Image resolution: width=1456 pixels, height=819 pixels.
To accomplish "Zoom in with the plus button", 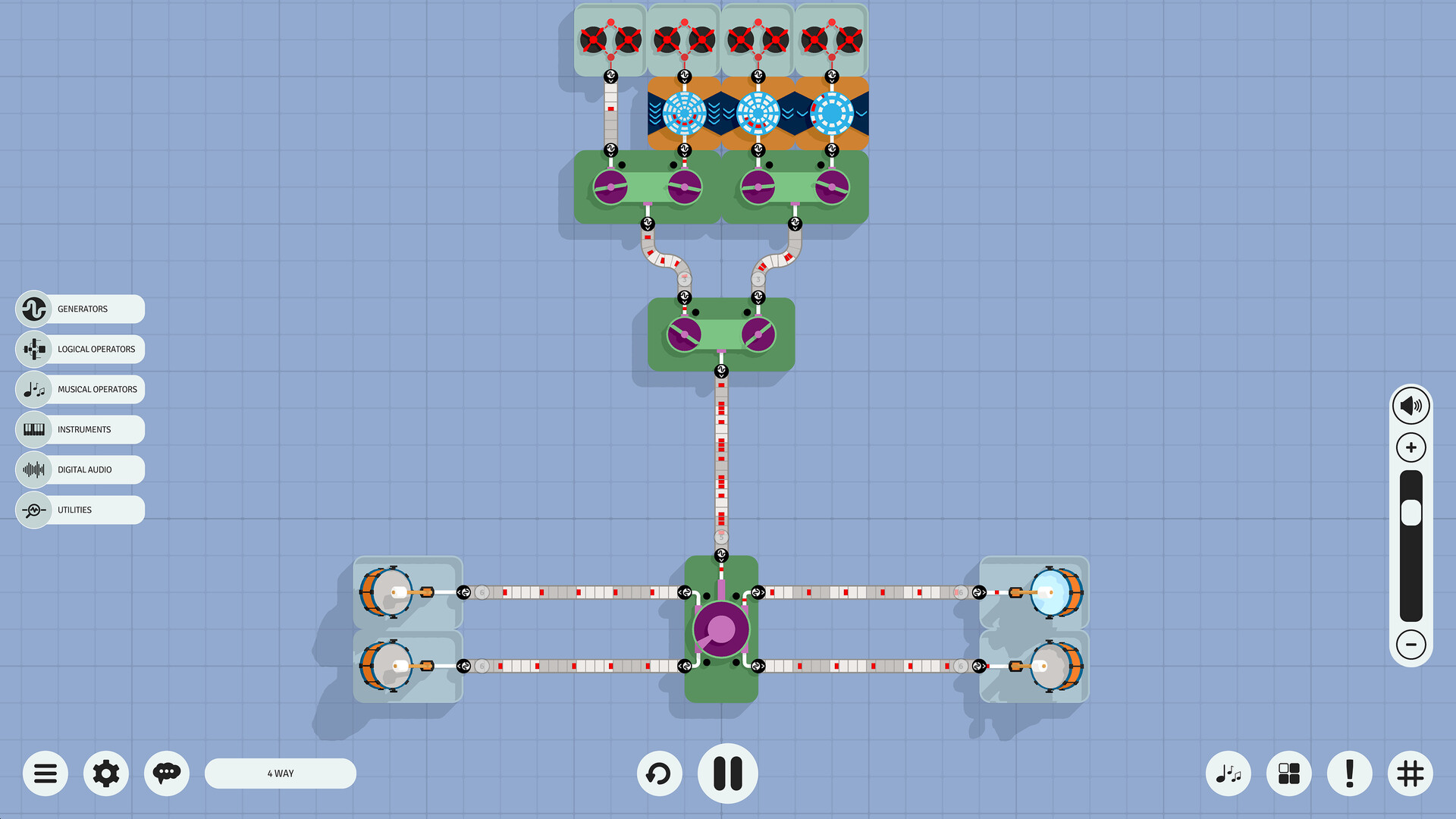I will click(x=1410, y=447).
